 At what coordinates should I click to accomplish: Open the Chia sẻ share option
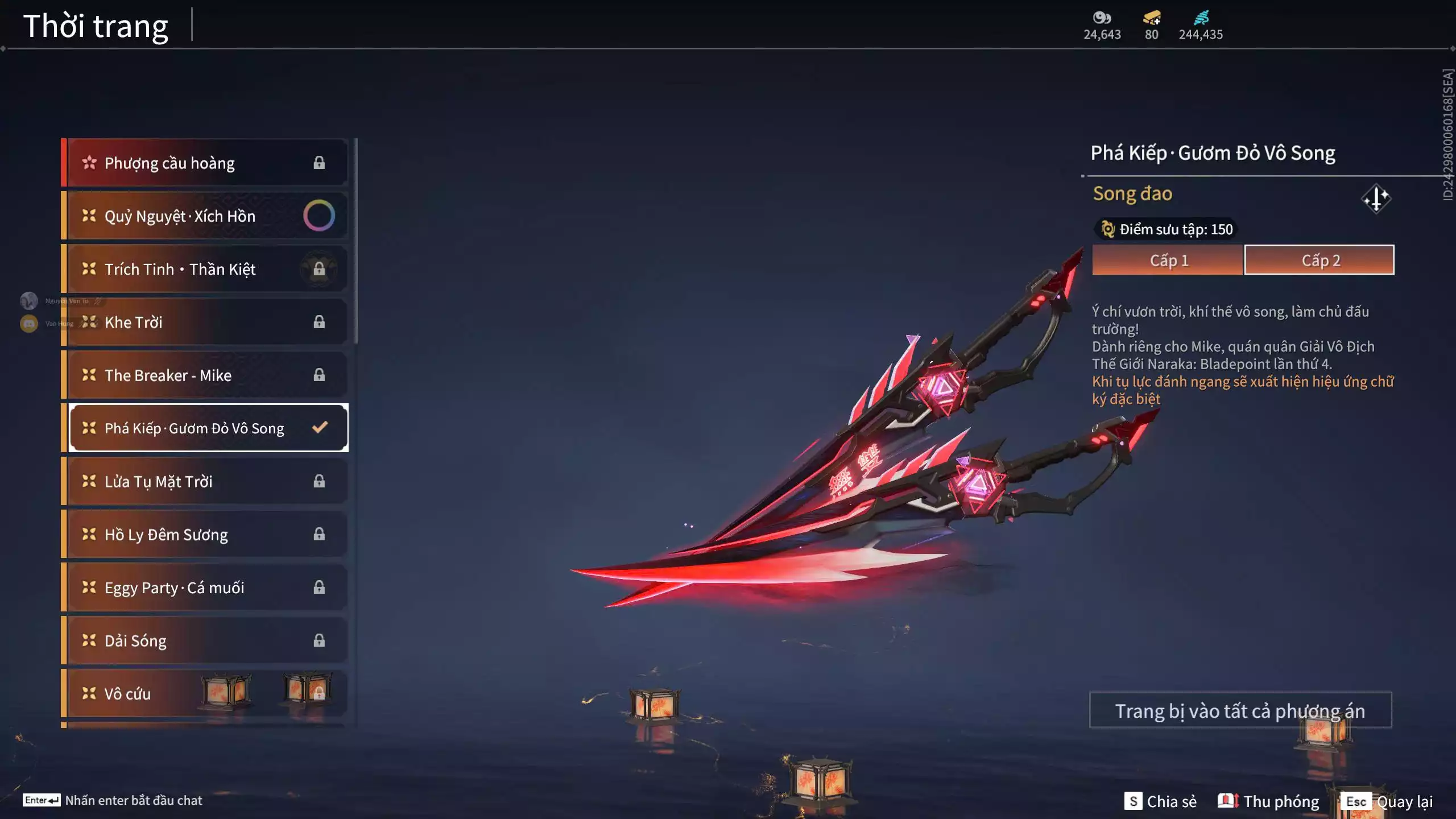(x=1160, y=801)
